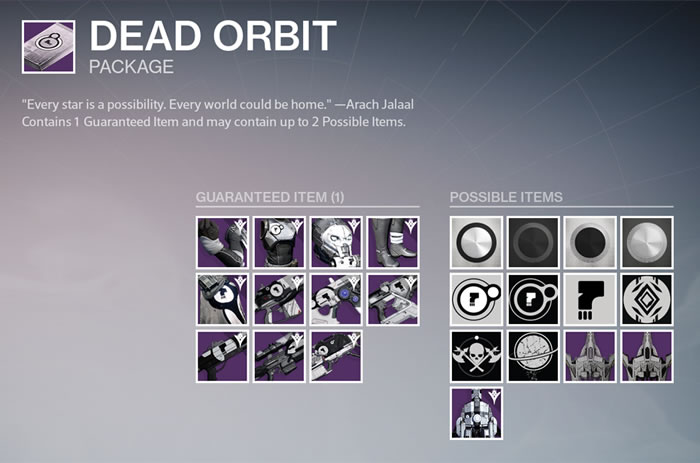The height and width of the screenshot is (463, 700).
Task: Select the weapon with the blue lens
Action: tap(336, 299)
